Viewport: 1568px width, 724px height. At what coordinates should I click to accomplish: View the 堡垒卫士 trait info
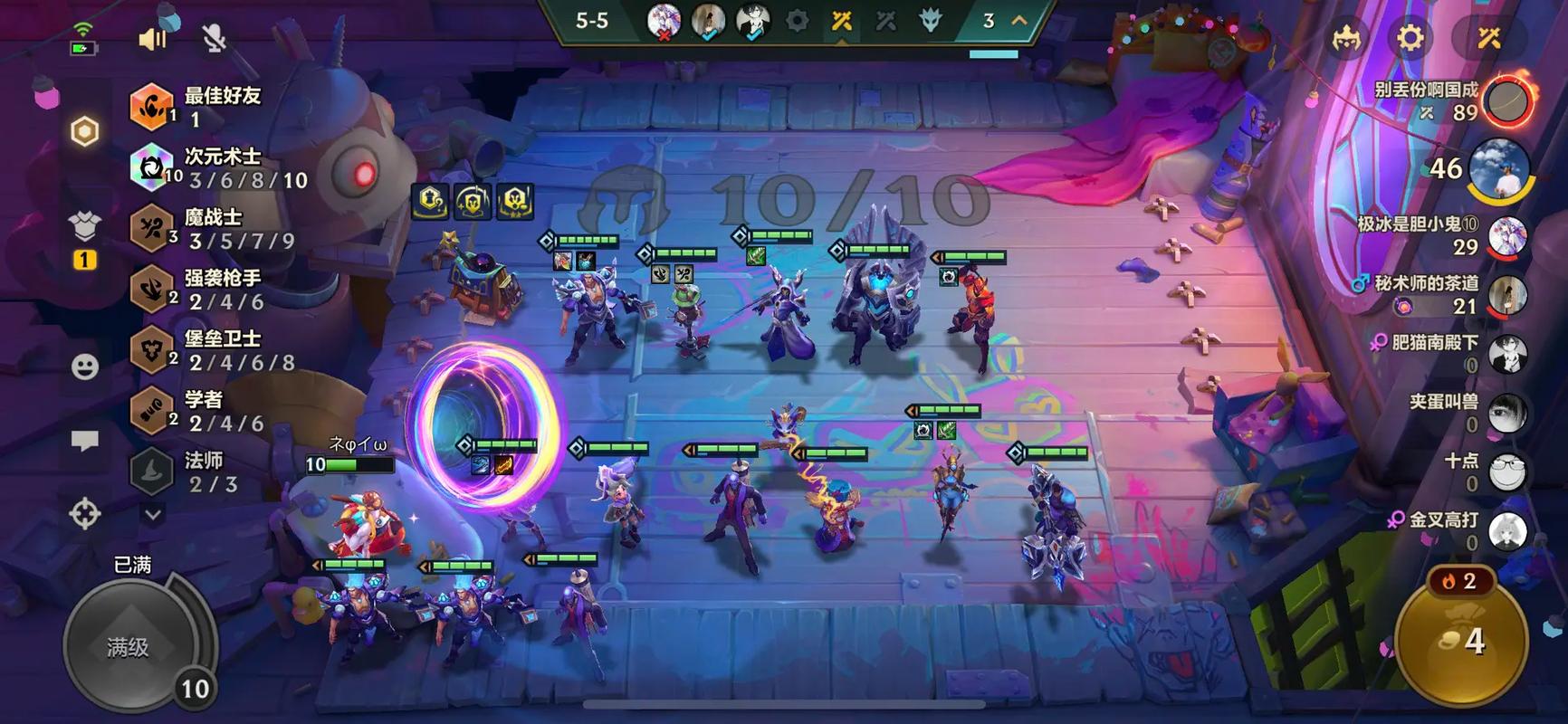[x=221, y=350]
